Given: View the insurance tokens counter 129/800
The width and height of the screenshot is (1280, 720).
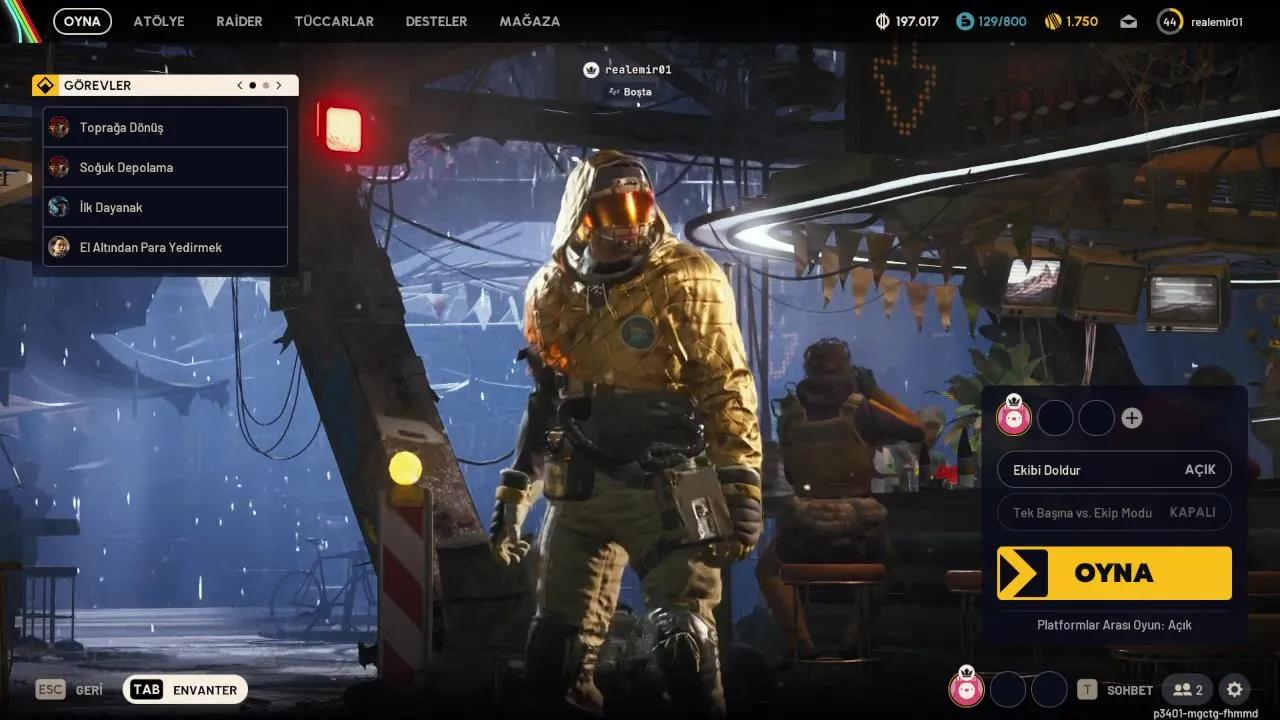Looking at the screenshot, I should (991, 20).
